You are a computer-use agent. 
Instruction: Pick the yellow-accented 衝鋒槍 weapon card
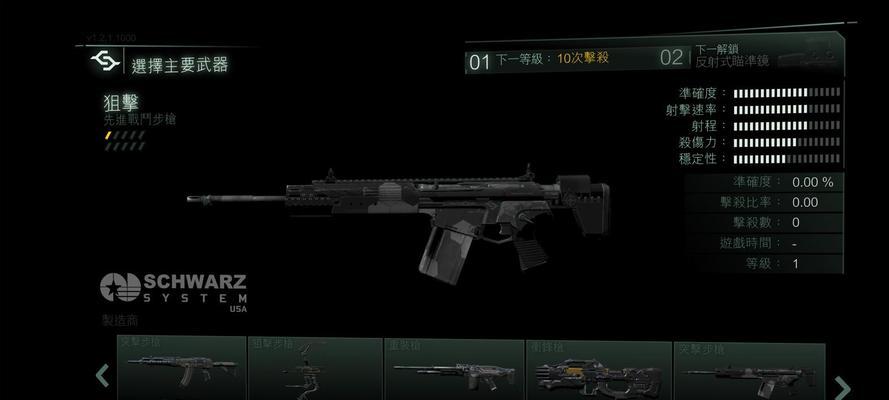(x=594, y=370)
